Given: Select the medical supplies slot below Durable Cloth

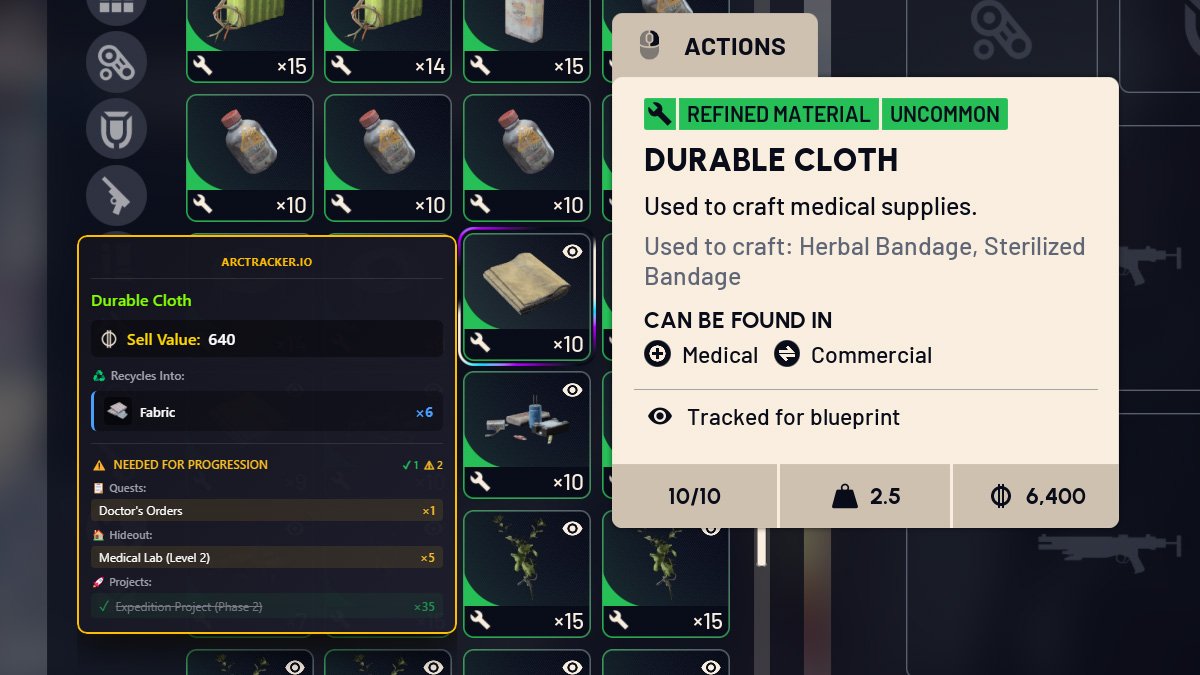Looking at the screenshot, I should pyautogui.click(x=526, y=434).
